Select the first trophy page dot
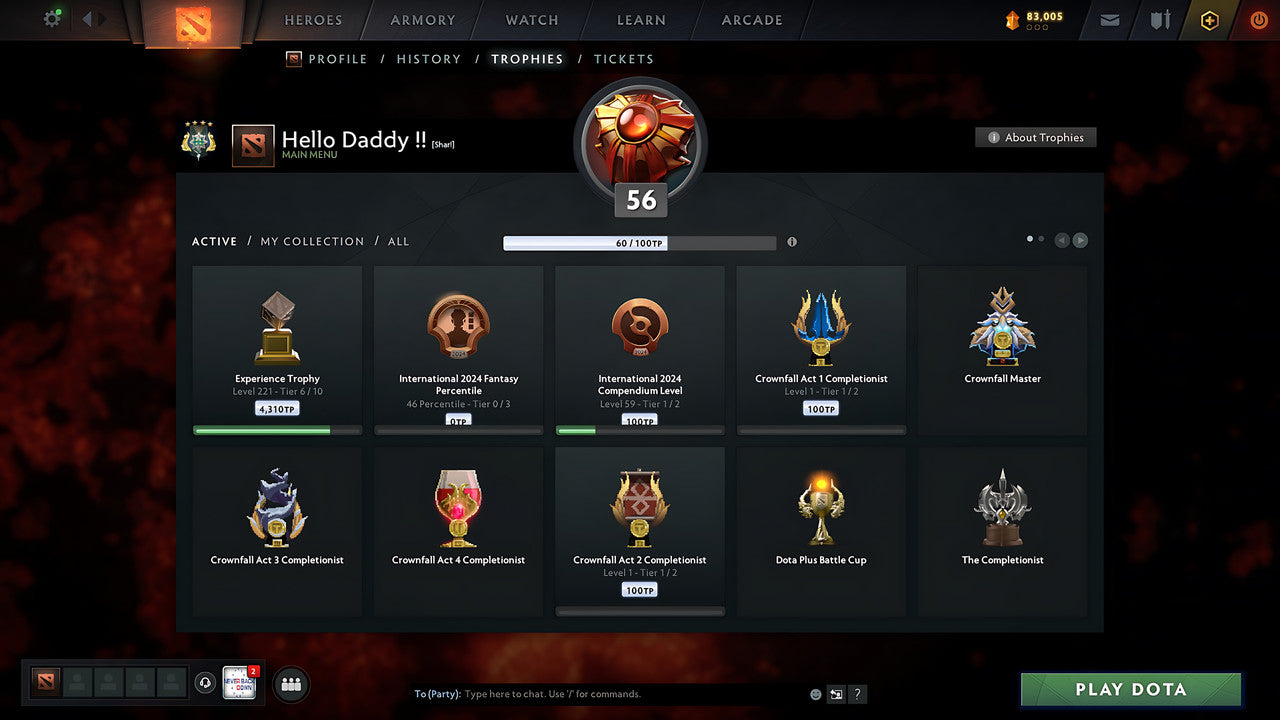 [1029, 239]
